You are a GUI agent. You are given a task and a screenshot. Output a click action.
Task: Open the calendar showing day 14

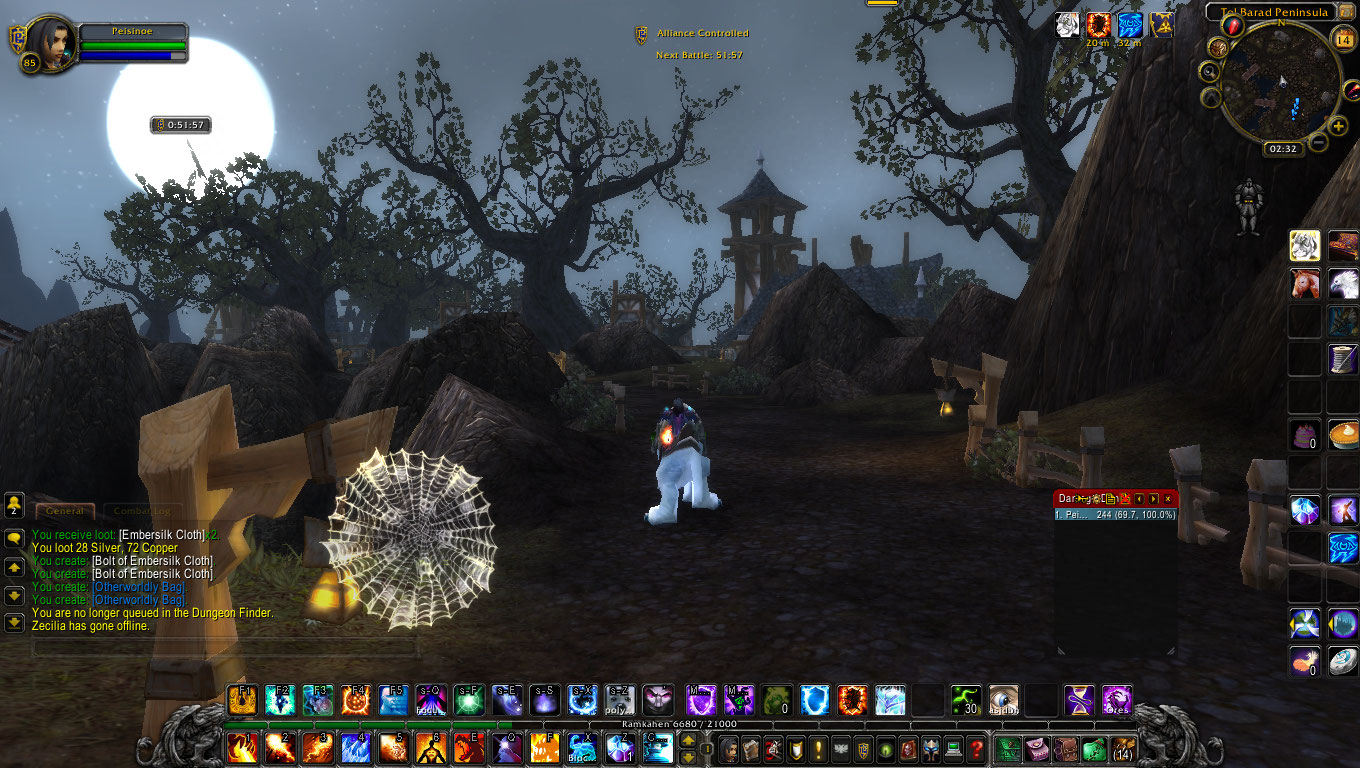pos(1343,39)
